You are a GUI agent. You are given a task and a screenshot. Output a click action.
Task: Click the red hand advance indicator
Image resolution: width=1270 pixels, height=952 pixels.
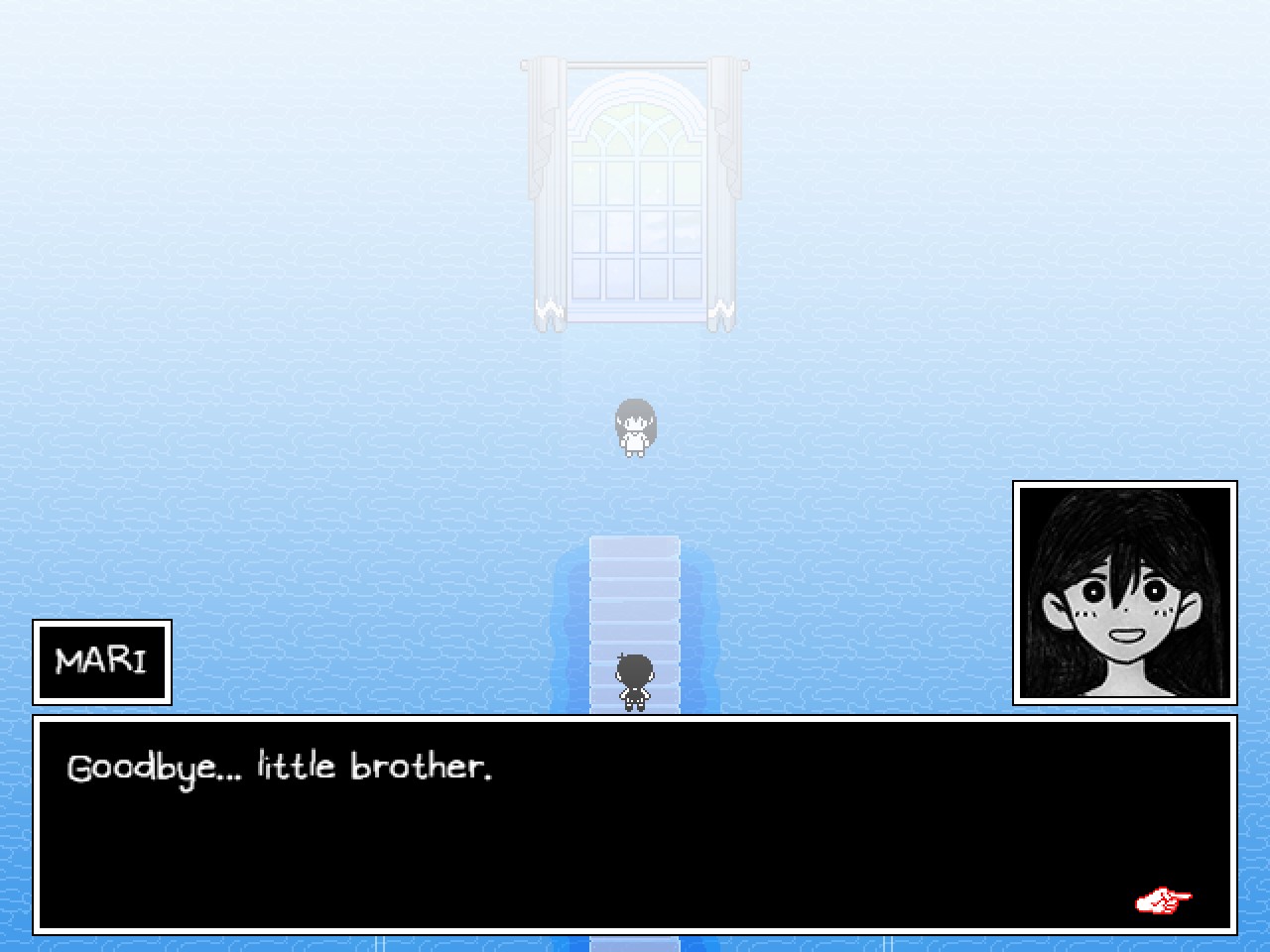1161,900
